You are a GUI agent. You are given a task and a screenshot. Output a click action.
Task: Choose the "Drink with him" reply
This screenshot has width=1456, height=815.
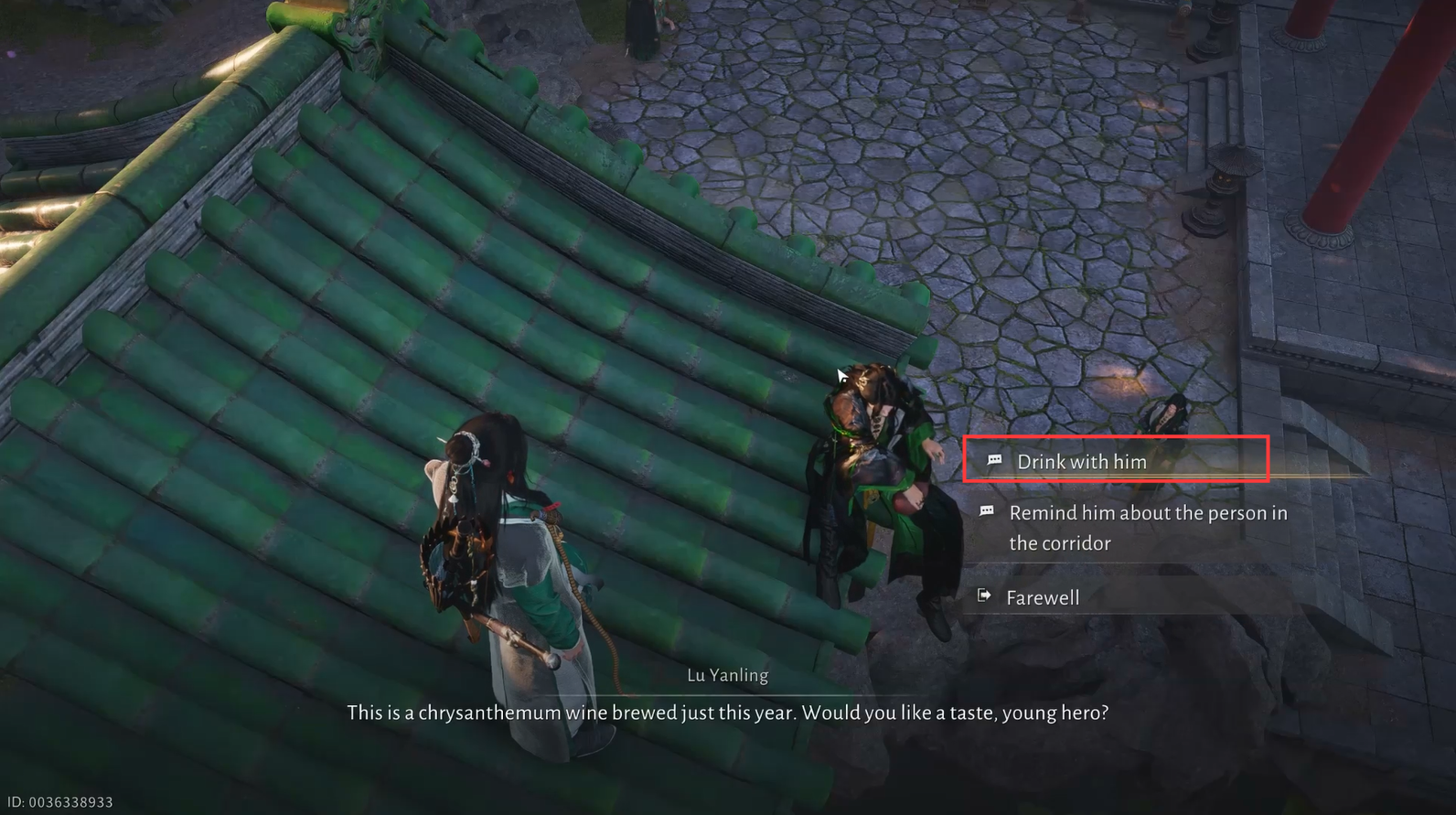click(1081, 462)
